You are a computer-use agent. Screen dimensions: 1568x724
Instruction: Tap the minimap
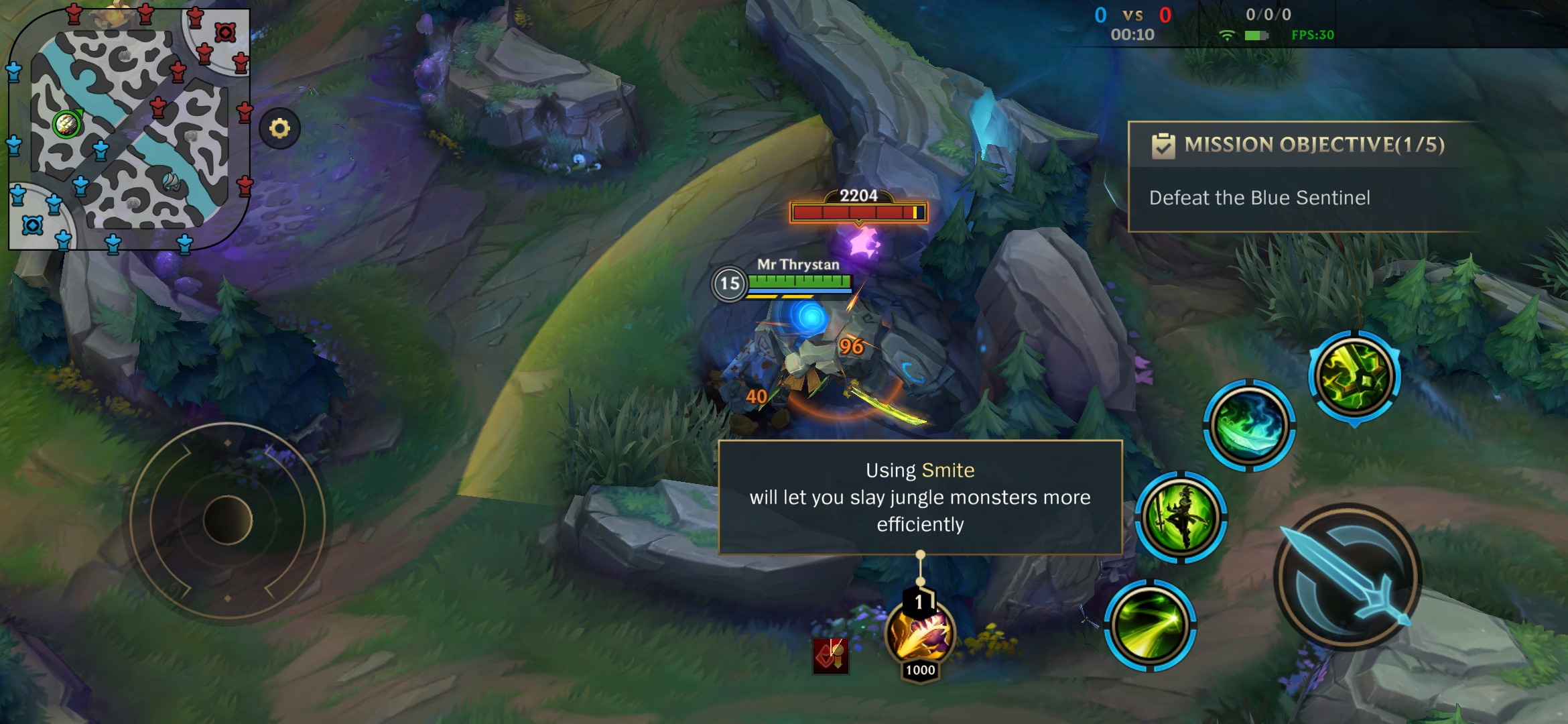tap(129, 129)
